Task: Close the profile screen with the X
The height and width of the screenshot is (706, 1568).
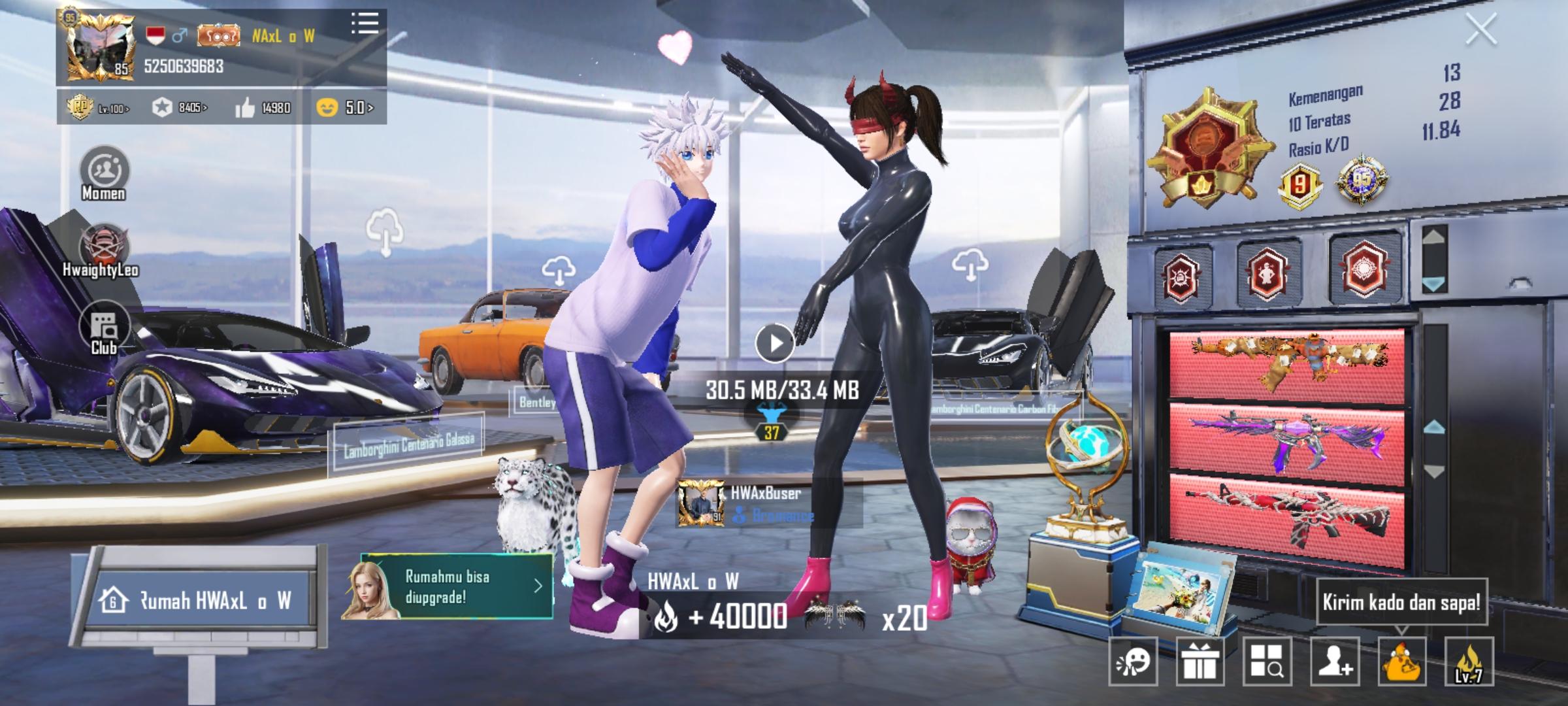Action: [1480, 30]
